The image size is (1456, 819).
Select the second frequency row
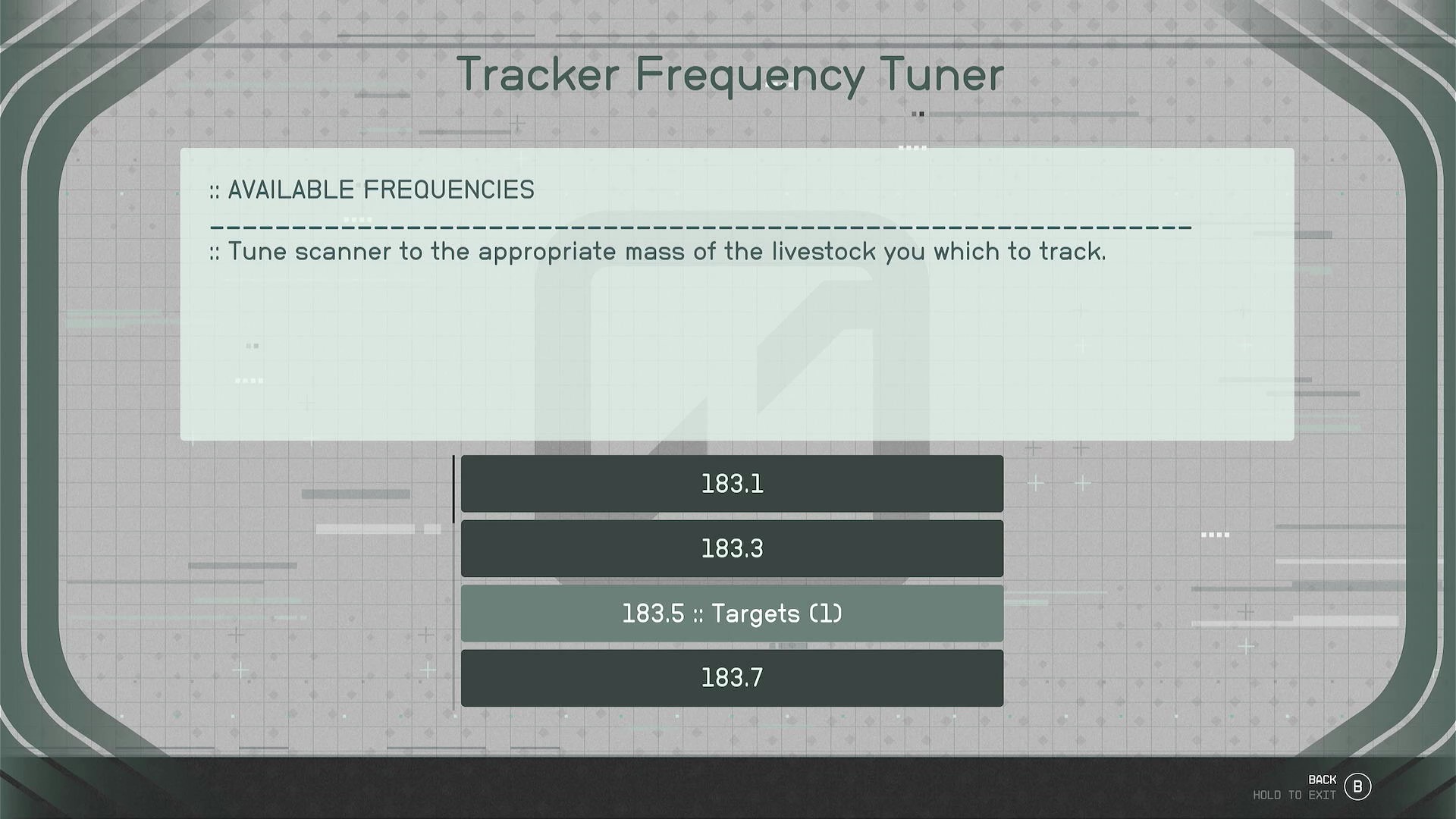[x=730, y=548]
